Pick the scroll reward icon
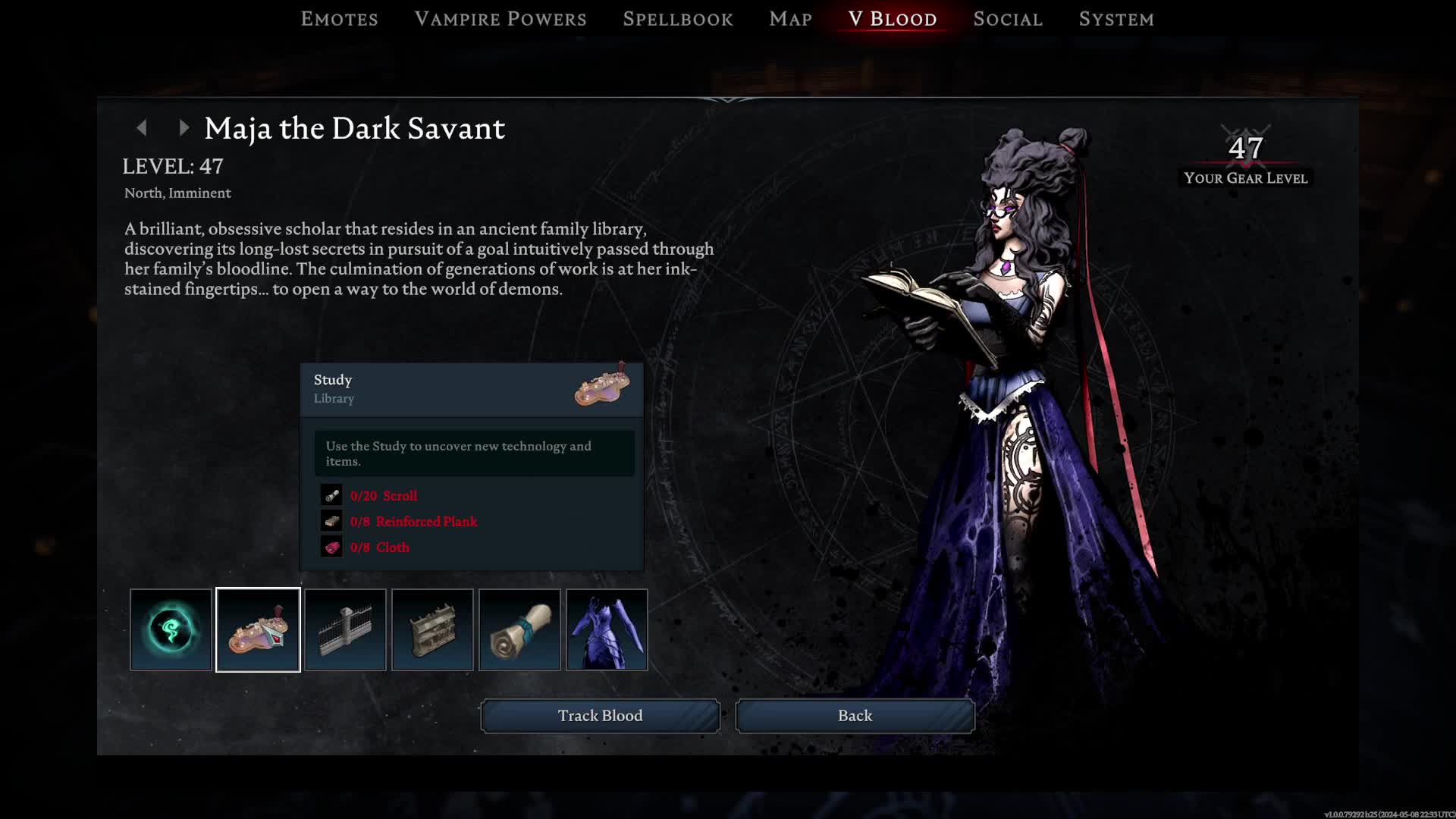 point(519,629)
